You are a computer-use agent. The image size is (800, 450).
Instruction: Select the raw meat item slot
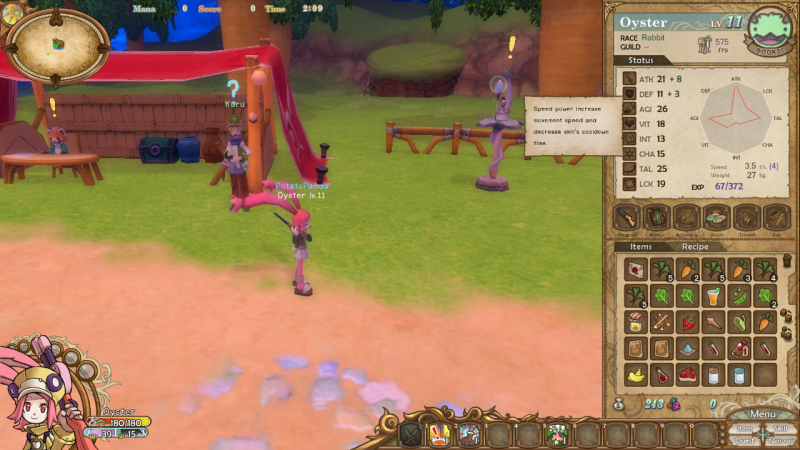coord(687,375)
